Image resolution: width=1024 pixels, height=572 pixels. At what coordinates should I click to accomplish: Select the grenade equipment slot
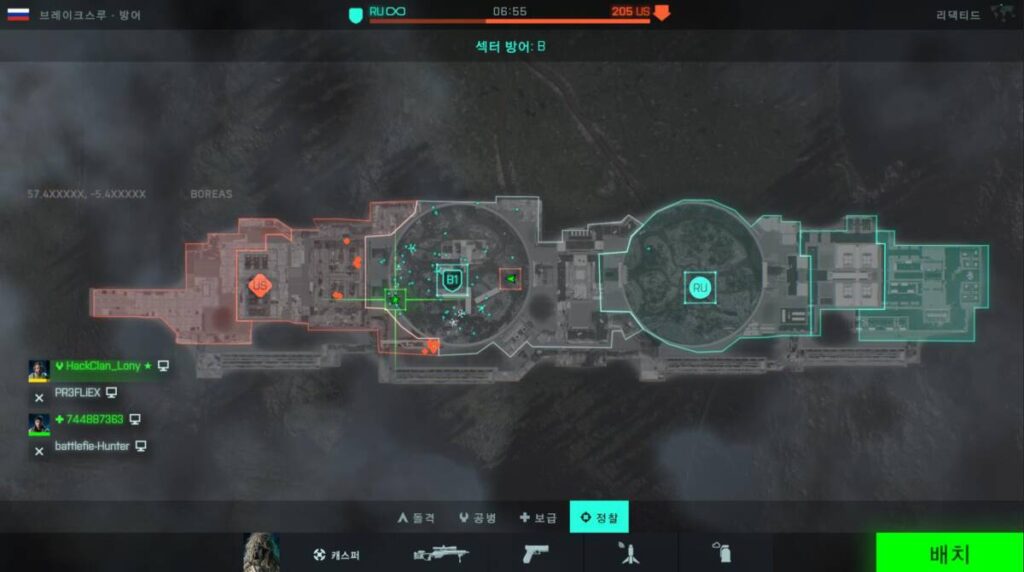(719, 553)
